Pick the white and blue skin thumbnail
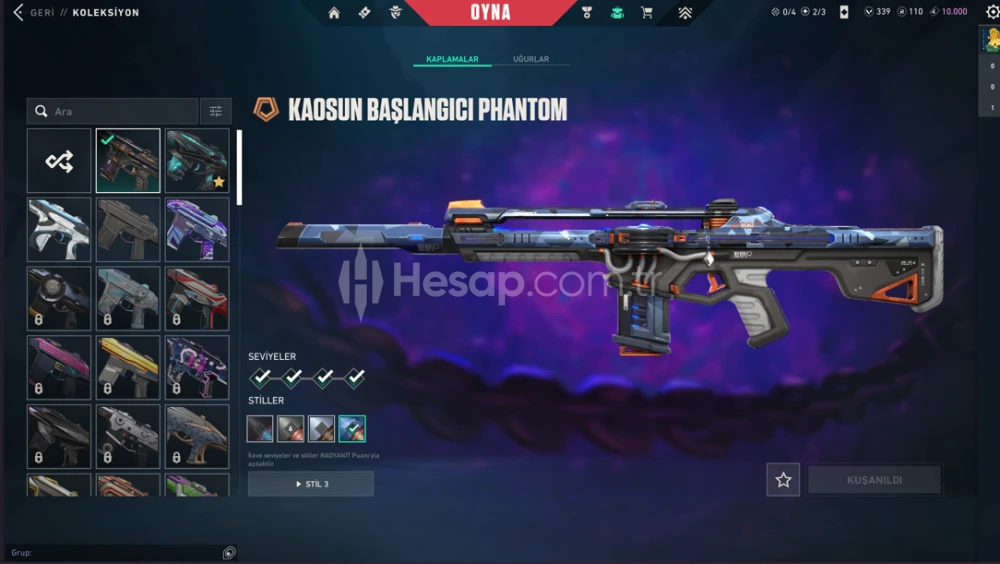This screenshot has height=564, width=1000. pos(59,229)
